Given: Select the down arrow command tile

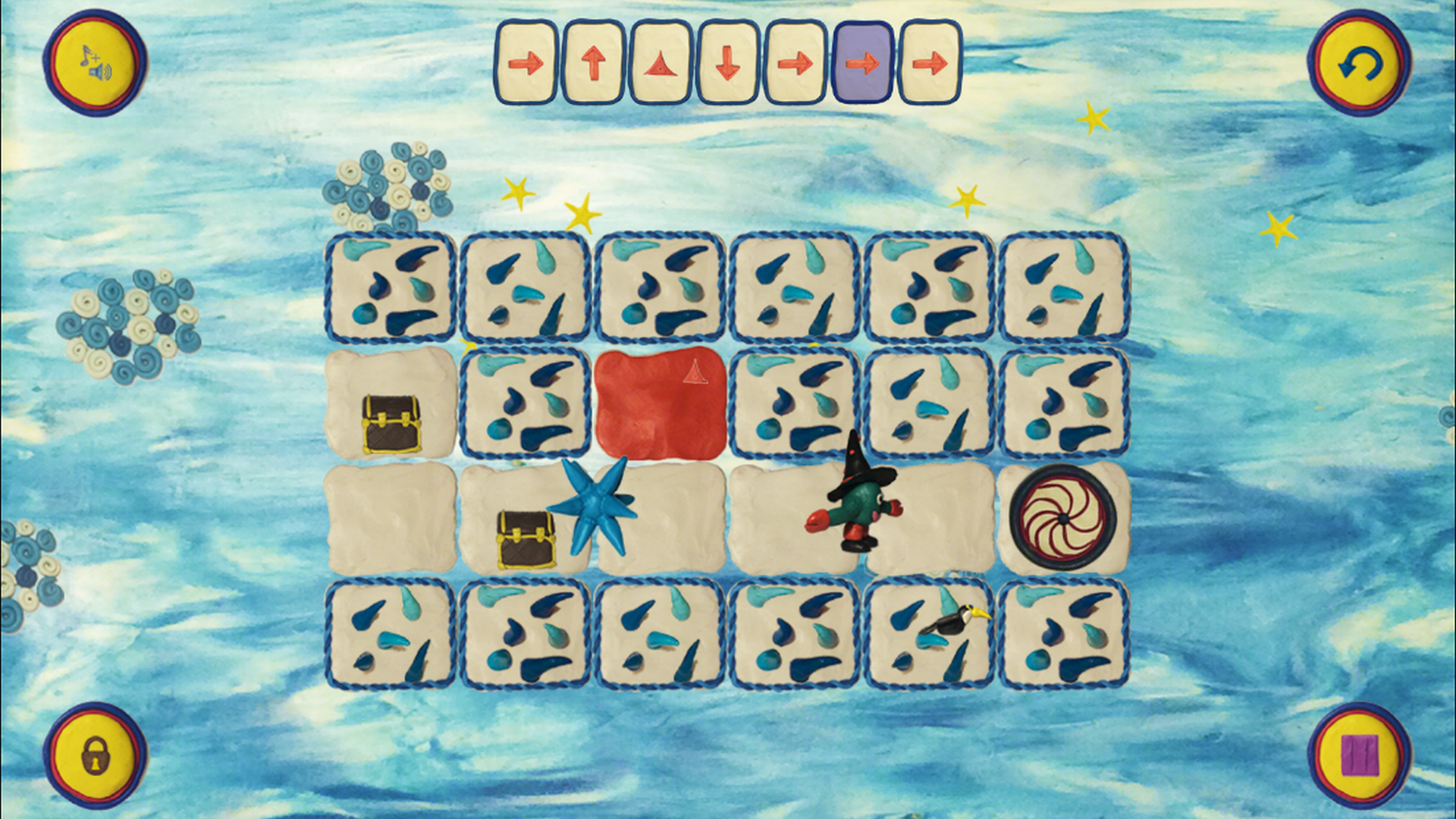Looking at the screenshot, I should pyautogui.click(x=727, y=62).
